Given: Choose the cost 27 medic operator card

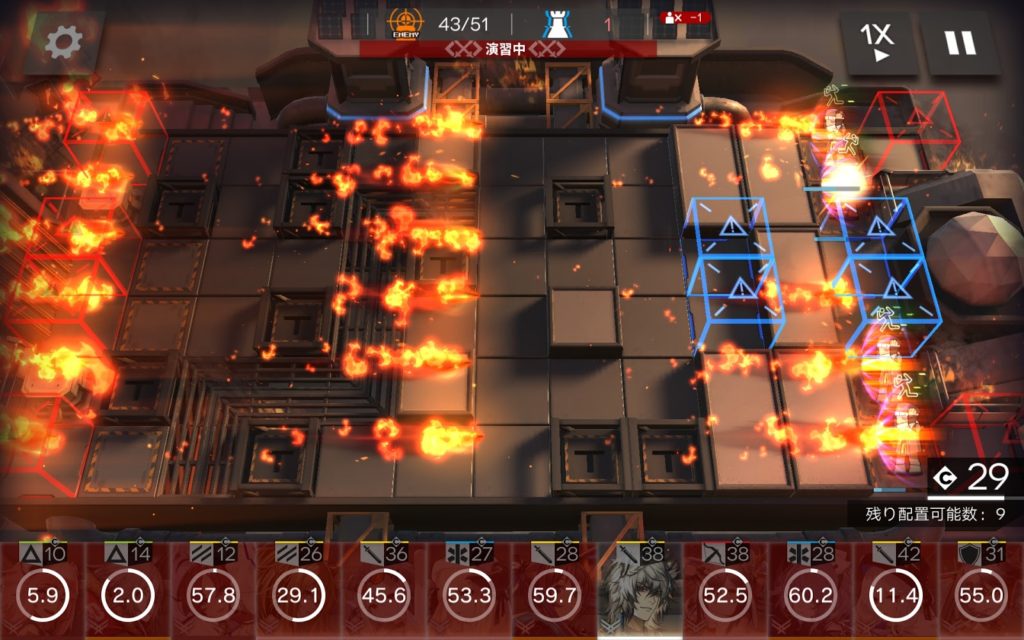Looking at the screenshot, I should (x=468, y=592).
